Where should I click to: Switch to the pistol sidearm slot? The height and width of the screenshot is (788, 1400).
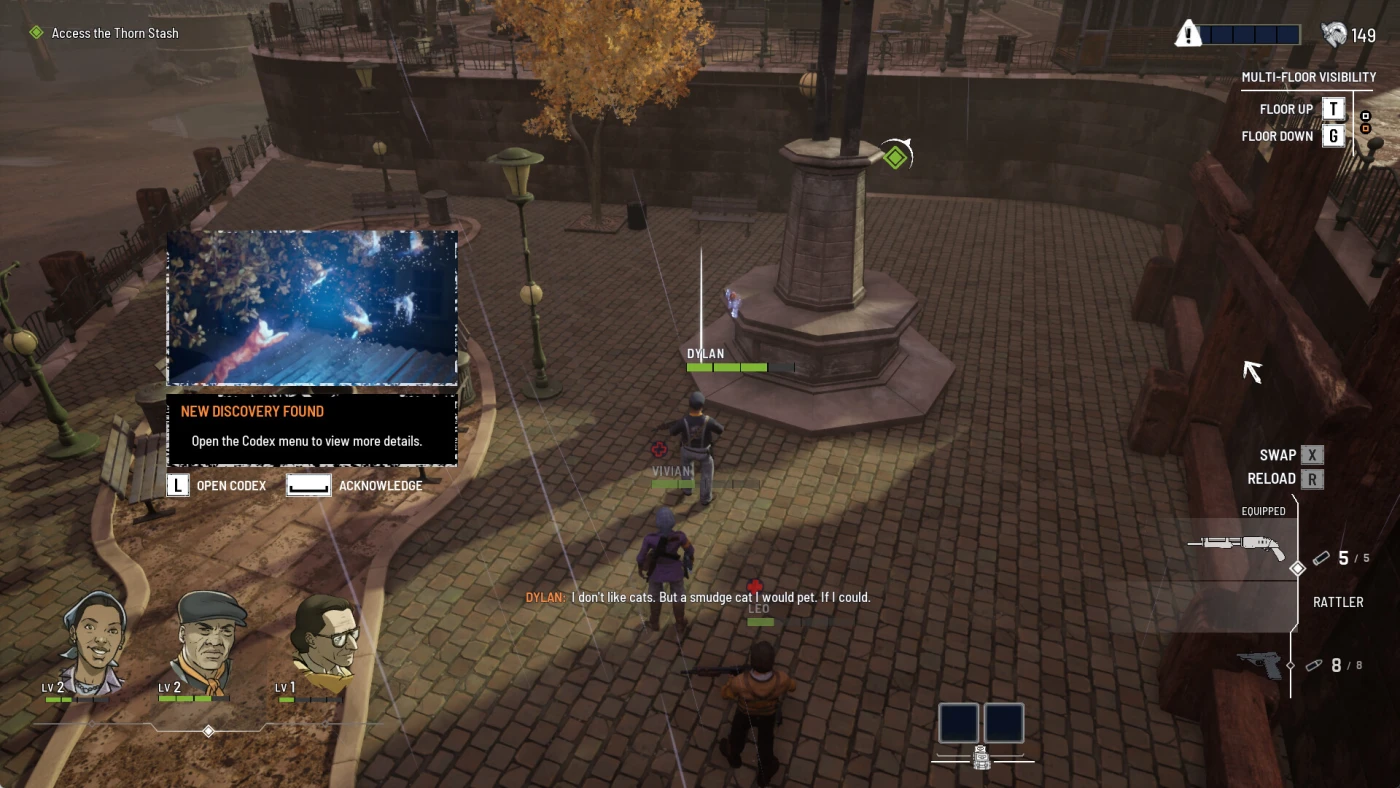(1259, 665)
